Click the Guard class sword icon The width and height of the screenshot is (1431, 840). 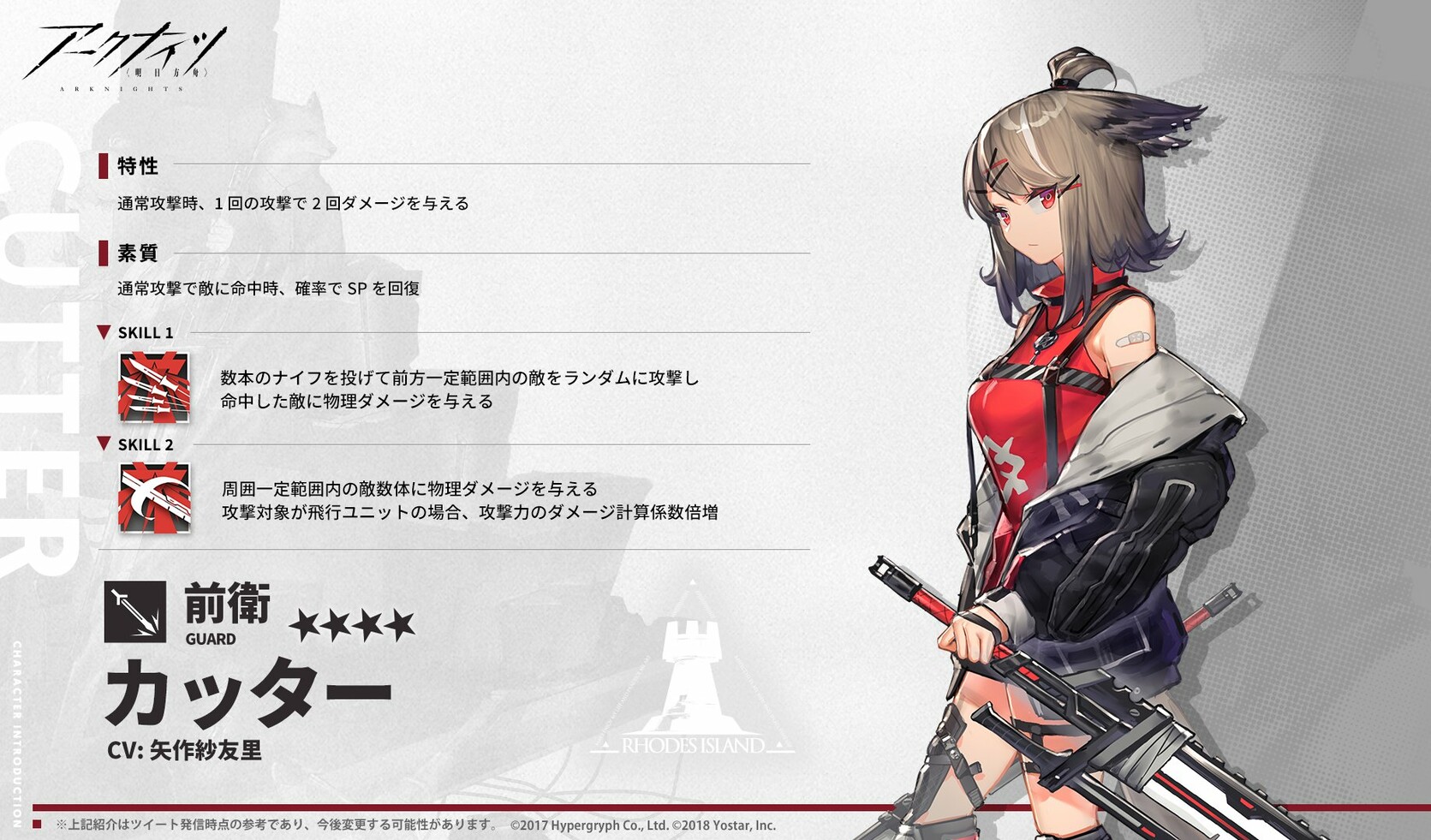pyautogui.click(x=135, y=611)
